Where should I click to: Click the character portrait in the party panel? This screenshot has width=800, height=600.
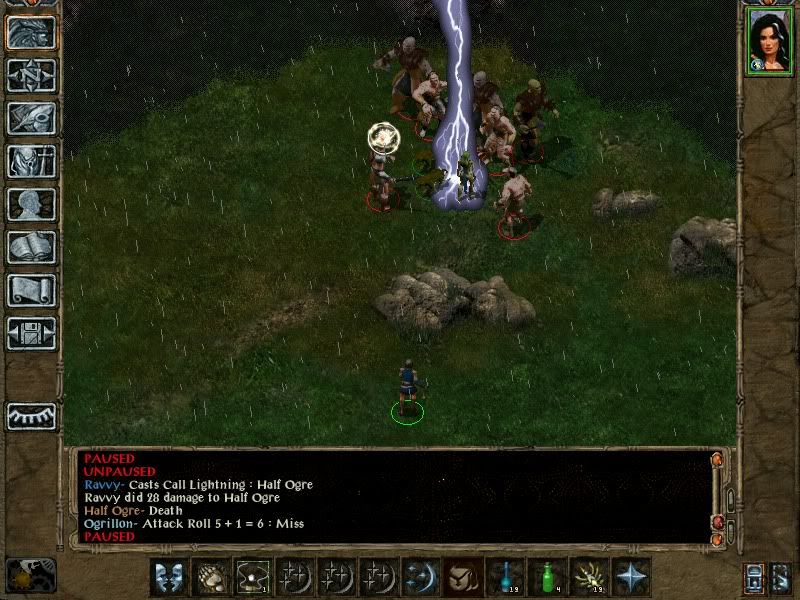(x=770, y=41)
